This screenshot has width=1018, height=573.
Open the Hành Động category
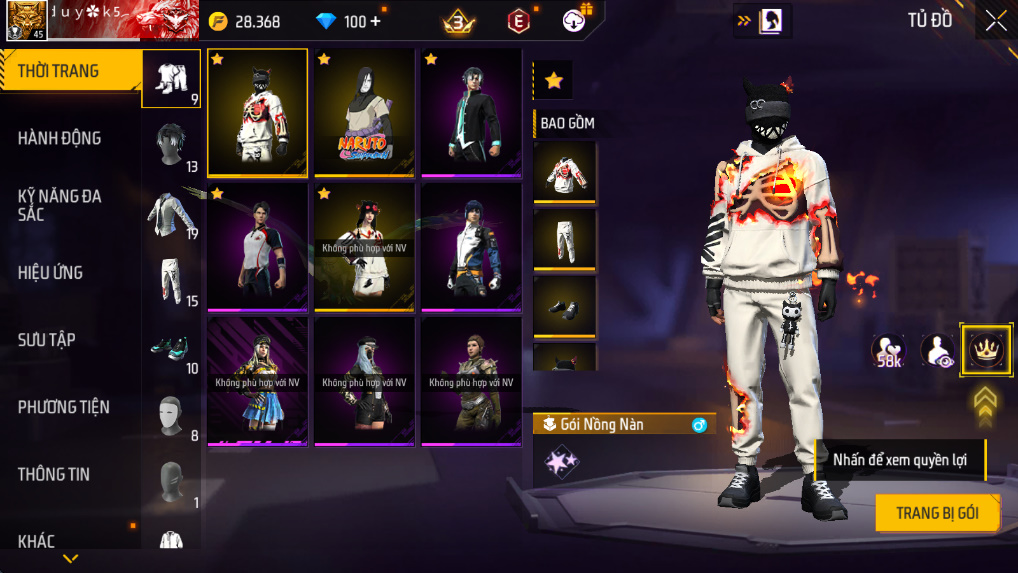click(x=60, y=138)
